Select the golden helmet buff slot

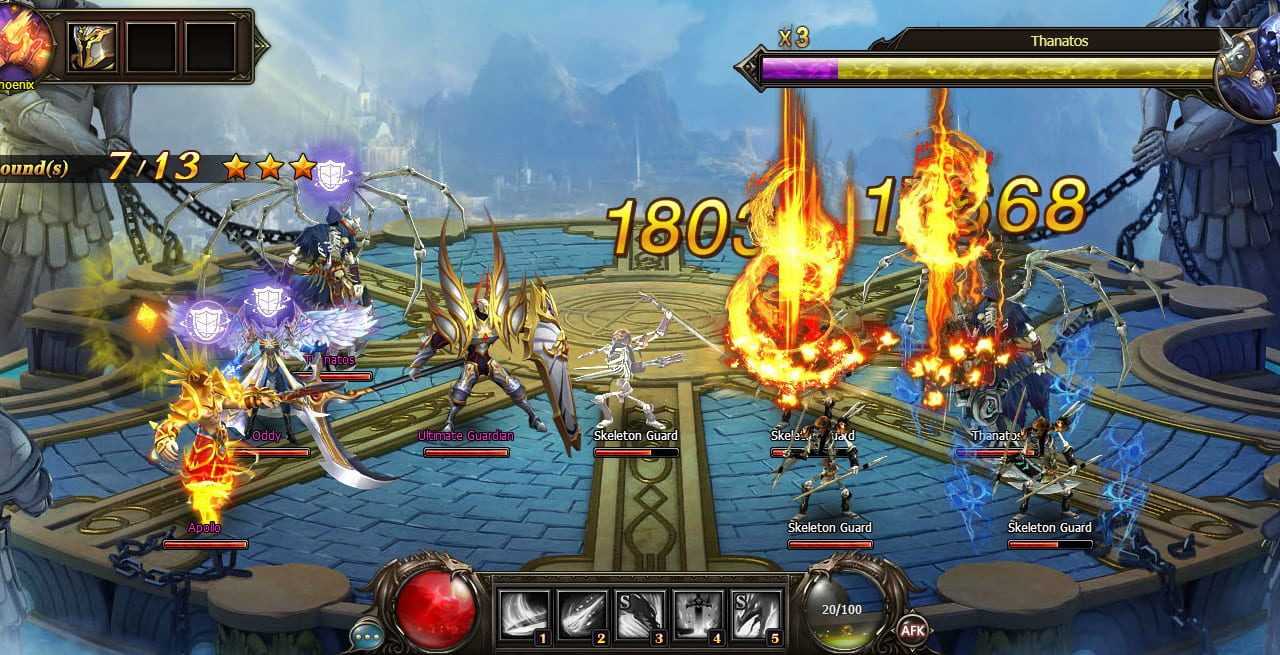(x=92, y=47)
